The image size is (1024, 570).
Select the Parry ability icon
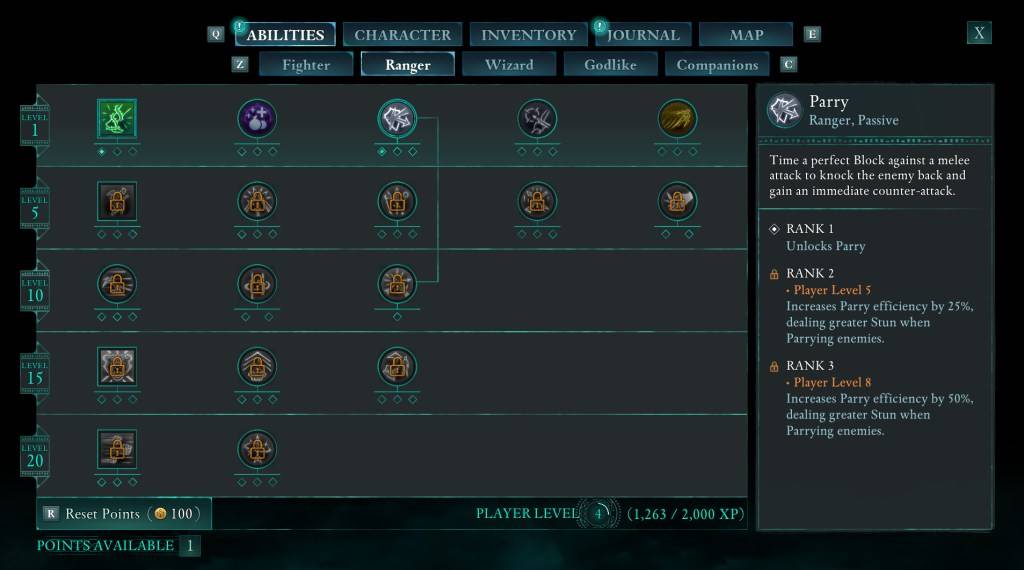tap(397, 119)
